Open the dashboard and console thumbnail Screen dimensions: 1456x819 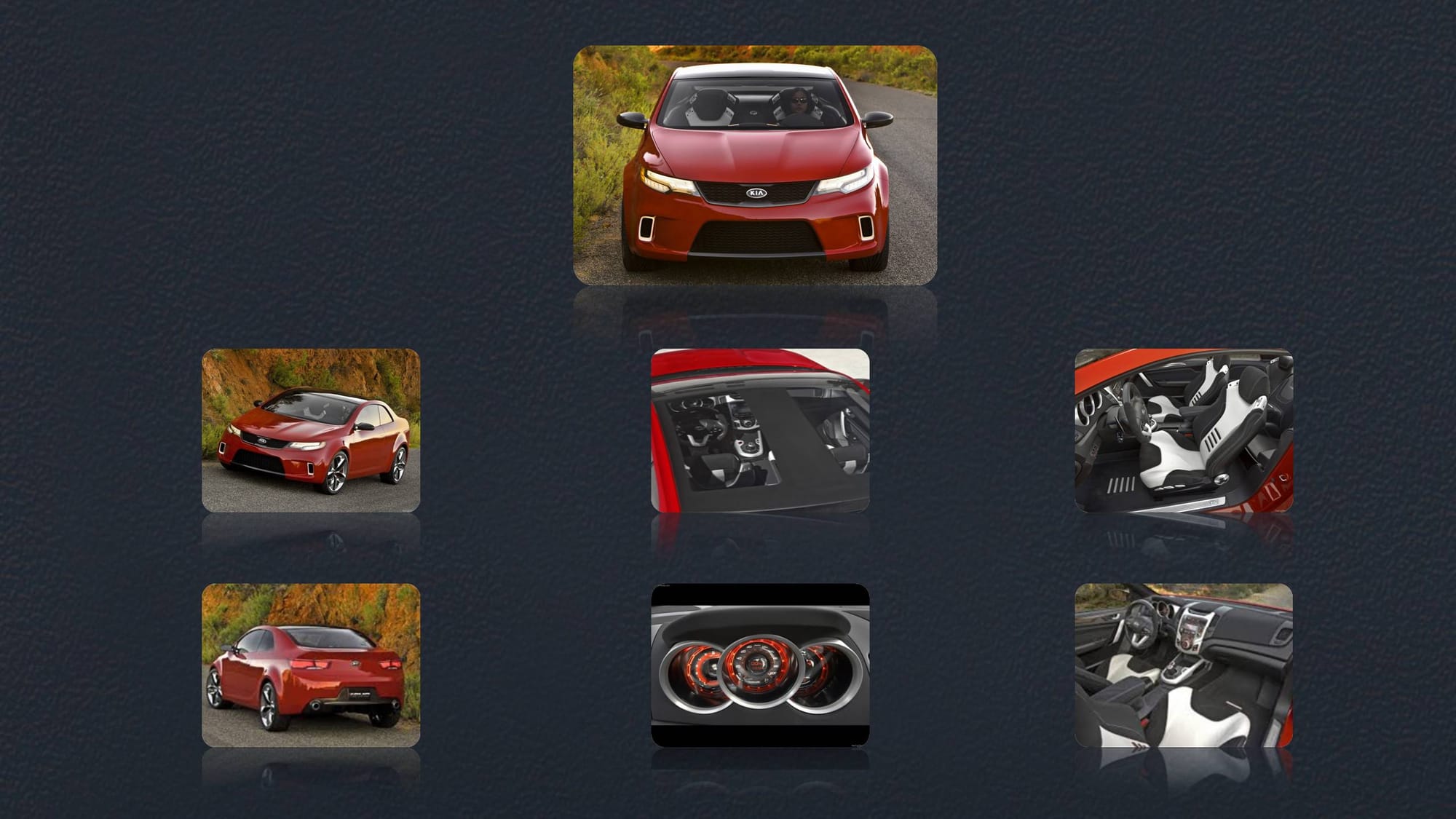1184,665
